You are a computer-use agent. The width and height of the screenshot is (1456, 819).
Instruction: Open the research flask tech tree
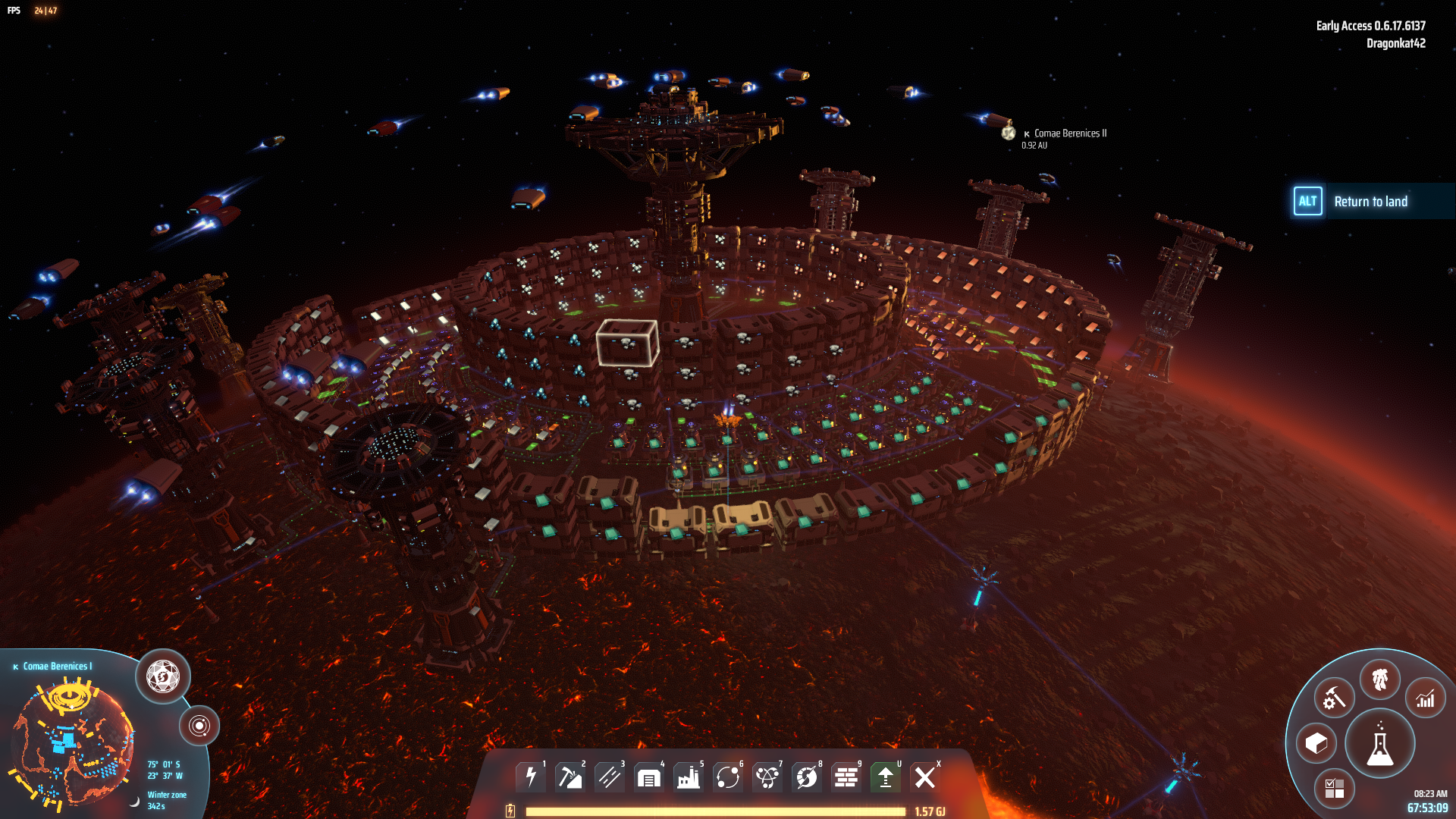[1379, 744]
